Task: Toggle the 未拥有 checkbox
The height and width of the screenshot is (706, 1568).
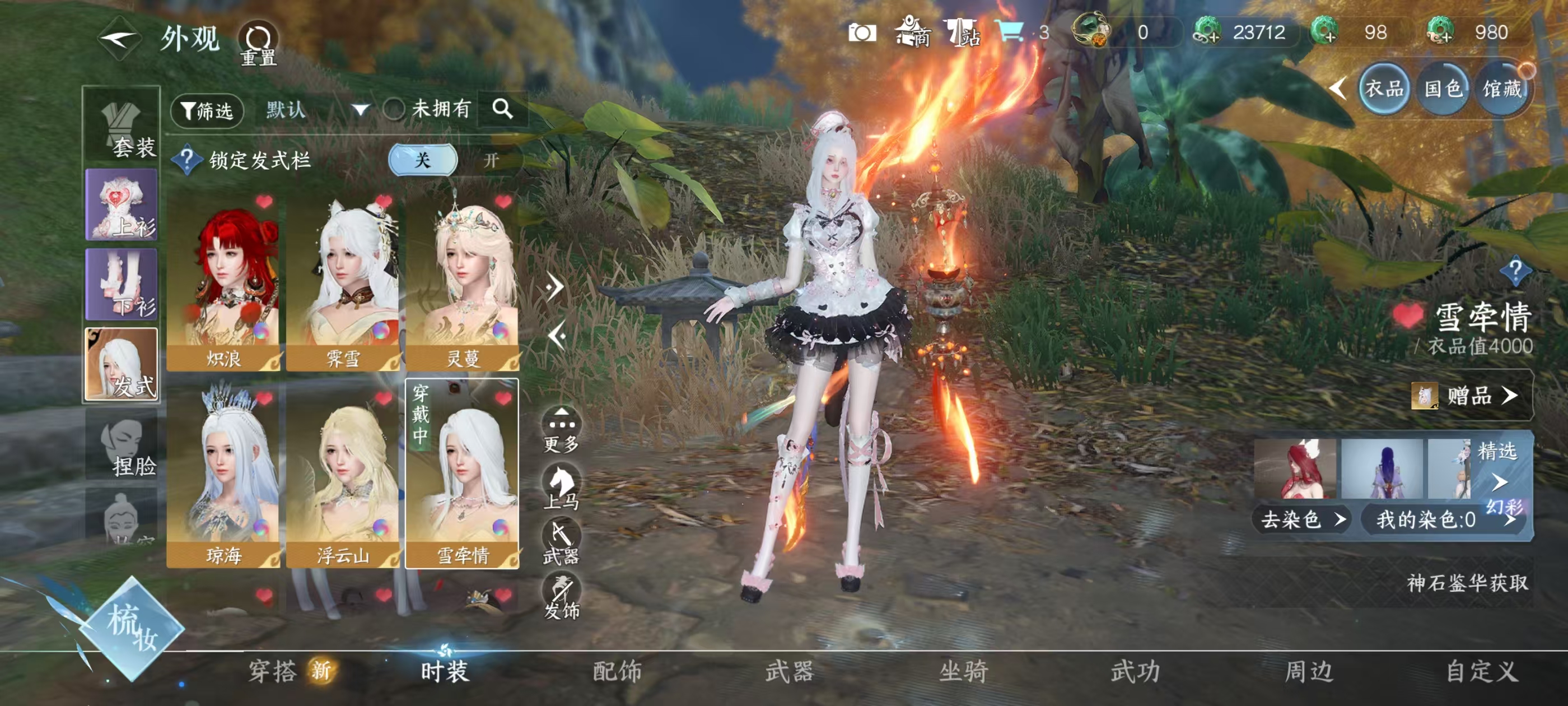Action: pyautogui.click(x=394, y=110)
